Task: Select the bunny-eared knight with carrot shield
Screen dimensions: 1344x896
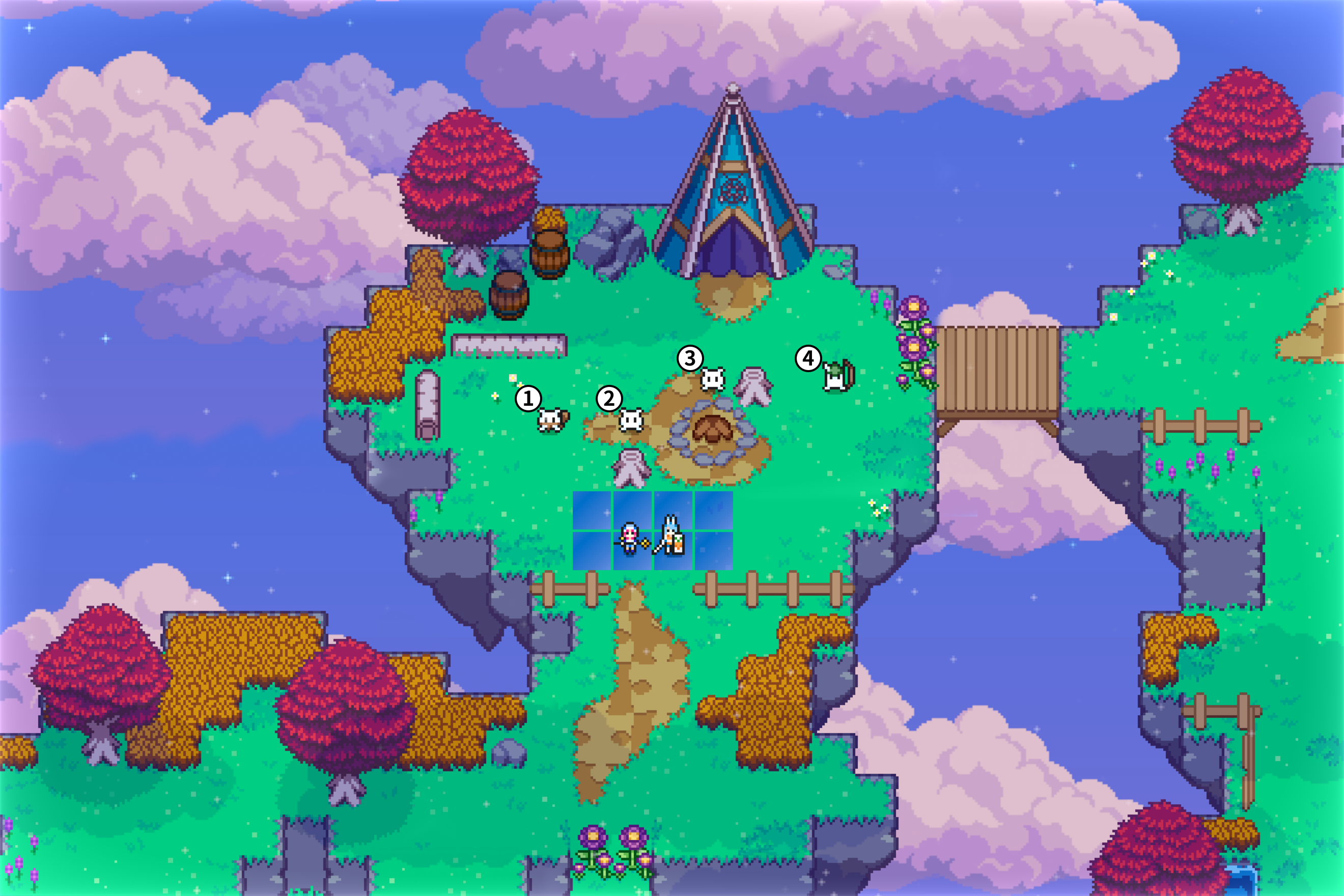Action: (x=671, y=536)
